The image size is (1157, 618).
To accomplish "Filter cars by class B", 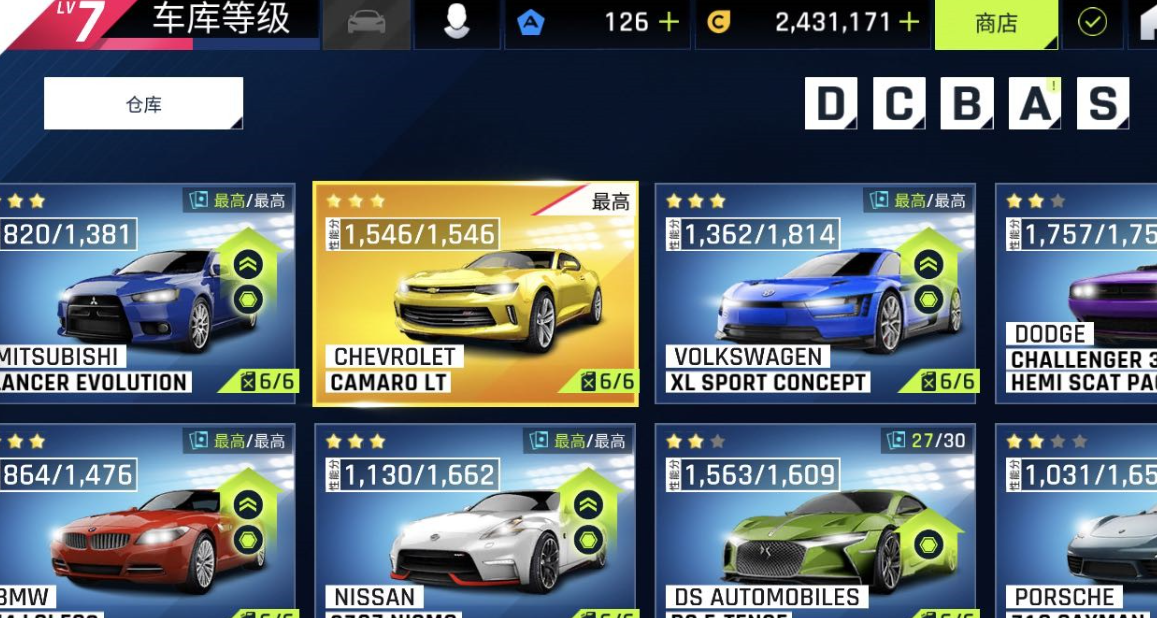I will (x=966, y=103).
